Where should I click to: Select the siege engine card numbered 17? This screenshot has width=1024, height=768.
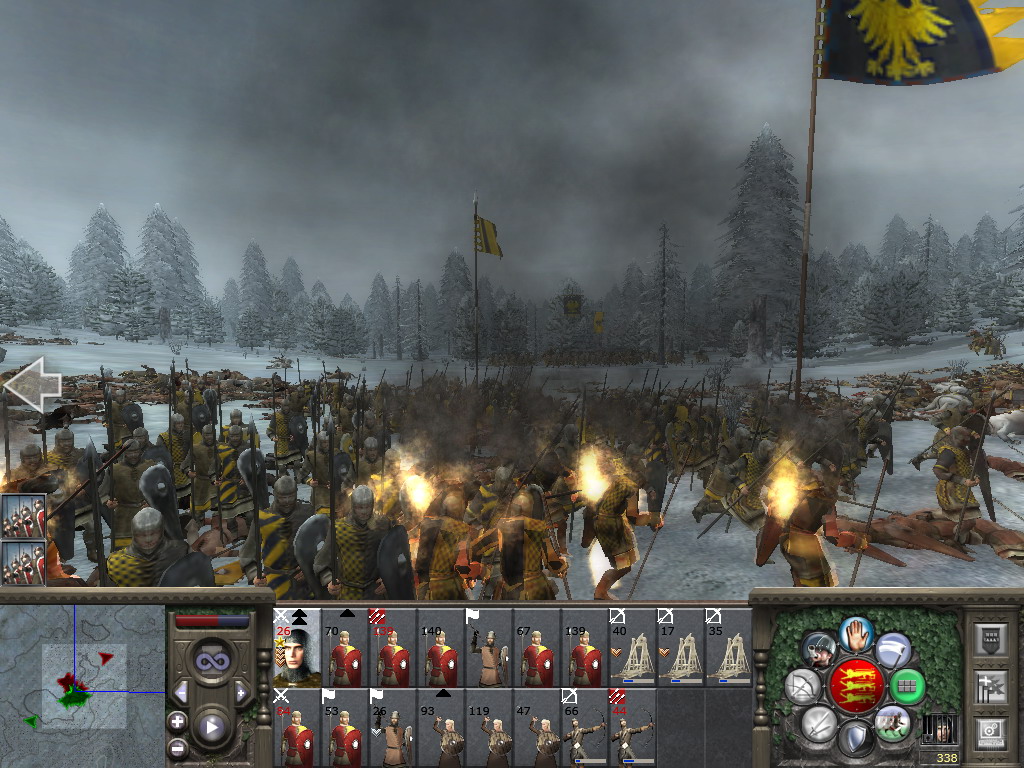pos(679,648)
